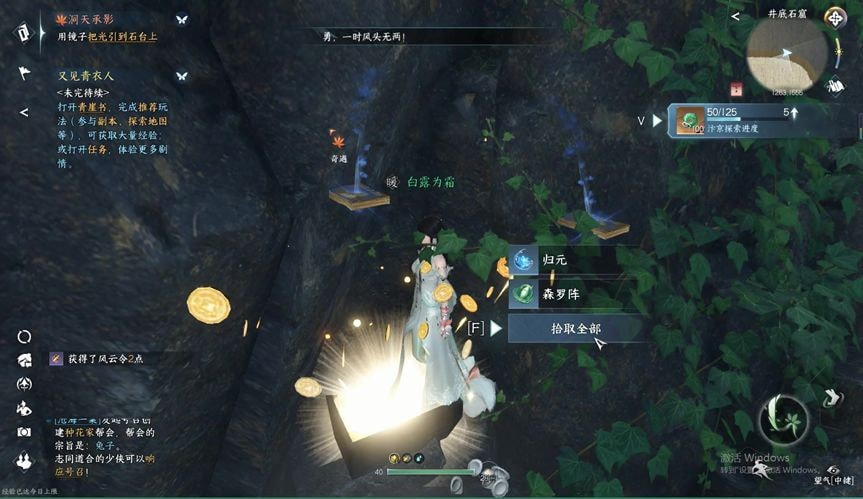Collapse the minimap with its arrow

(x=735, y=16)
